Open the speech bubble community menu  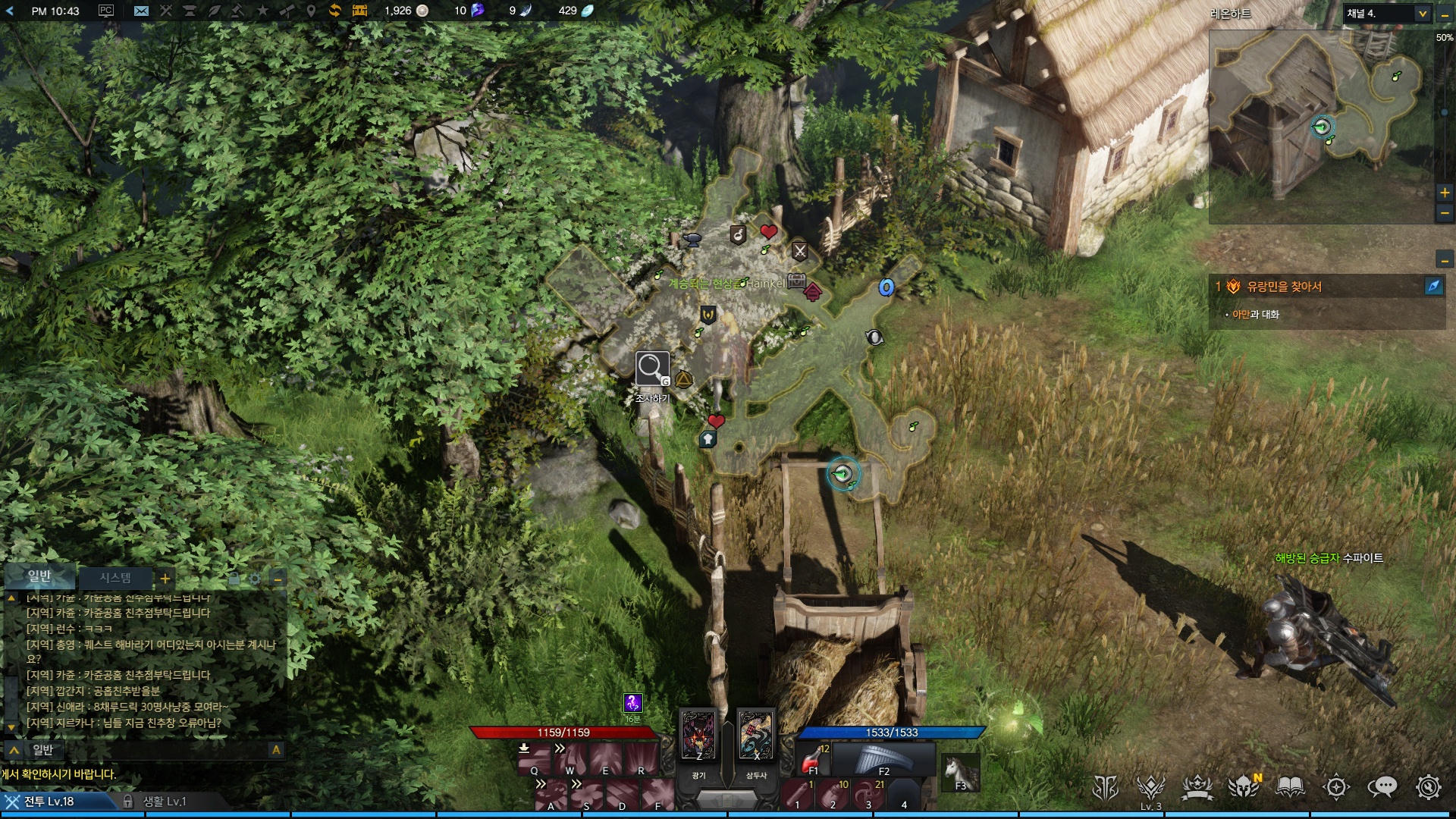[1382, 787]
